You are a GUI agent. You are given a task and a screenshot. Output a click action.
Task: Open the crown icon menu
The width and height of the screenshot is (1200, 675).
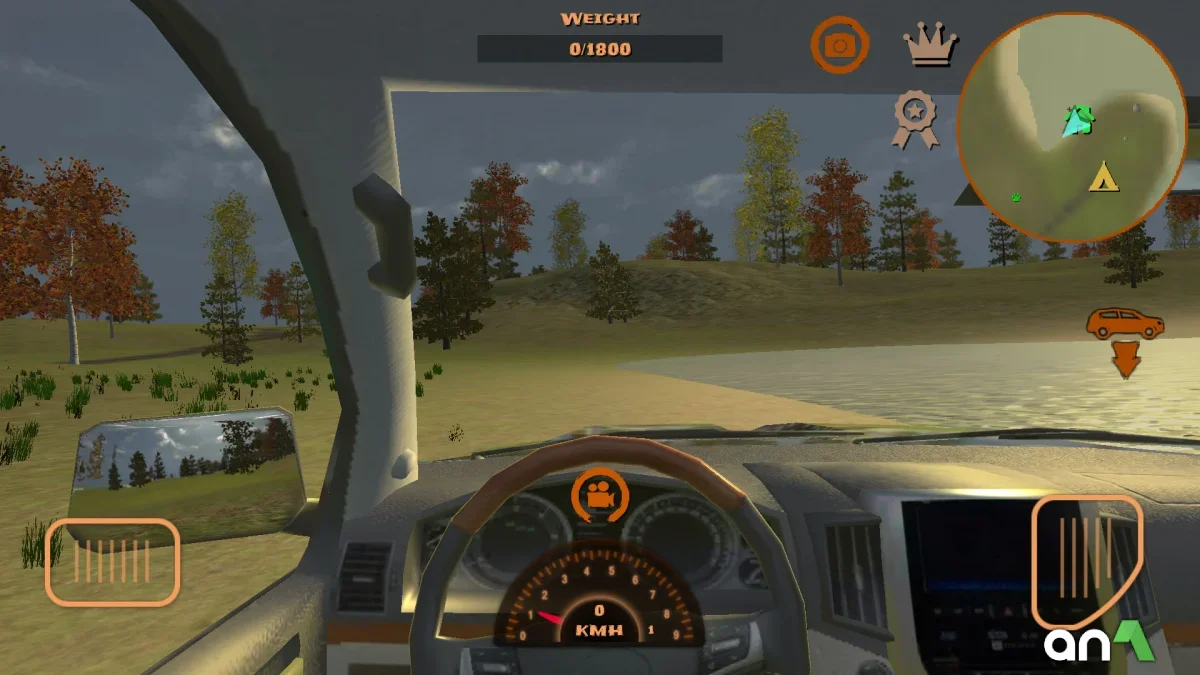tap(930, 47)
